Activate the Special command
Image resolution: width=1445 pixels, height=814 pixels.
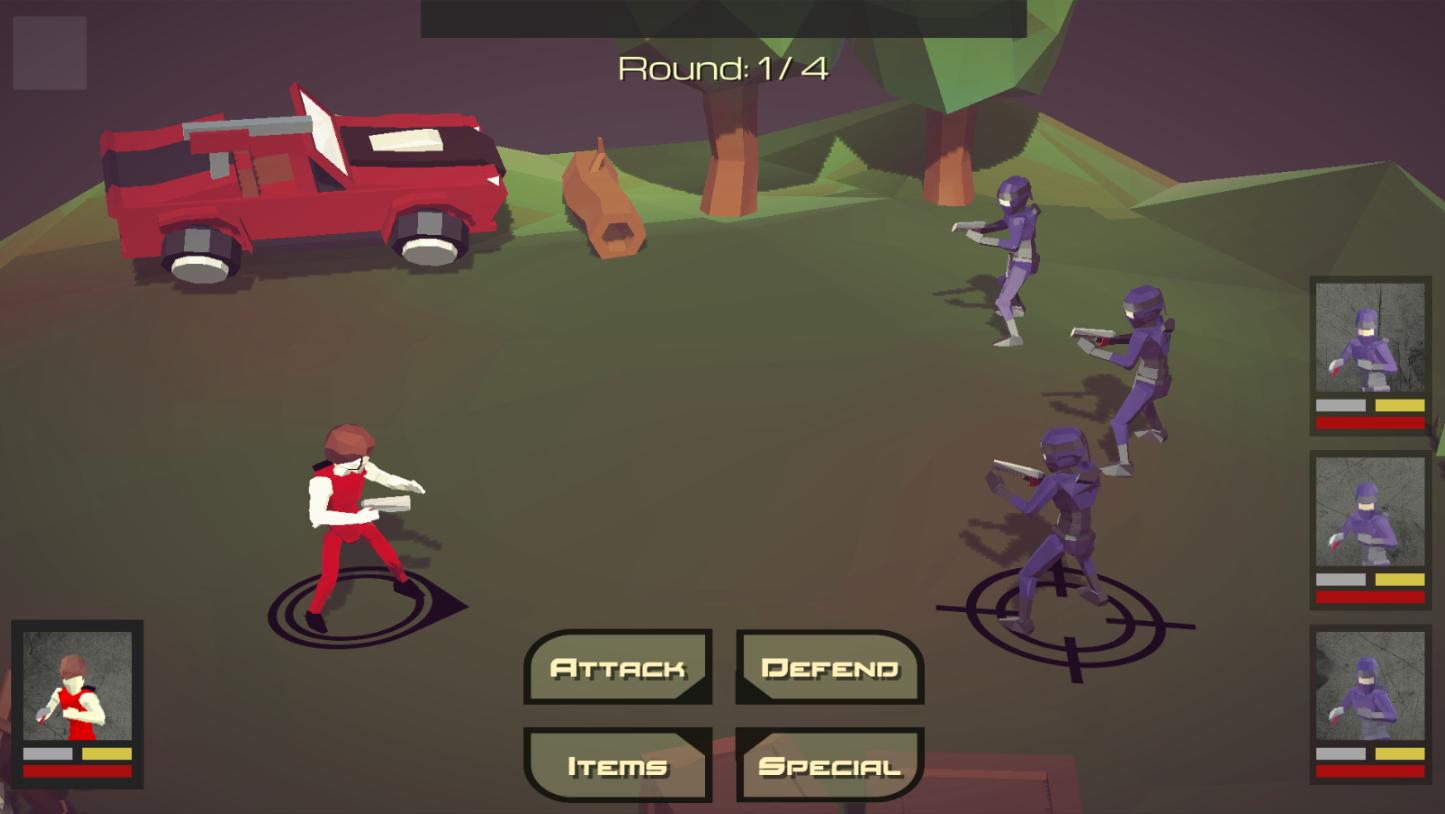tap(830, 765)
